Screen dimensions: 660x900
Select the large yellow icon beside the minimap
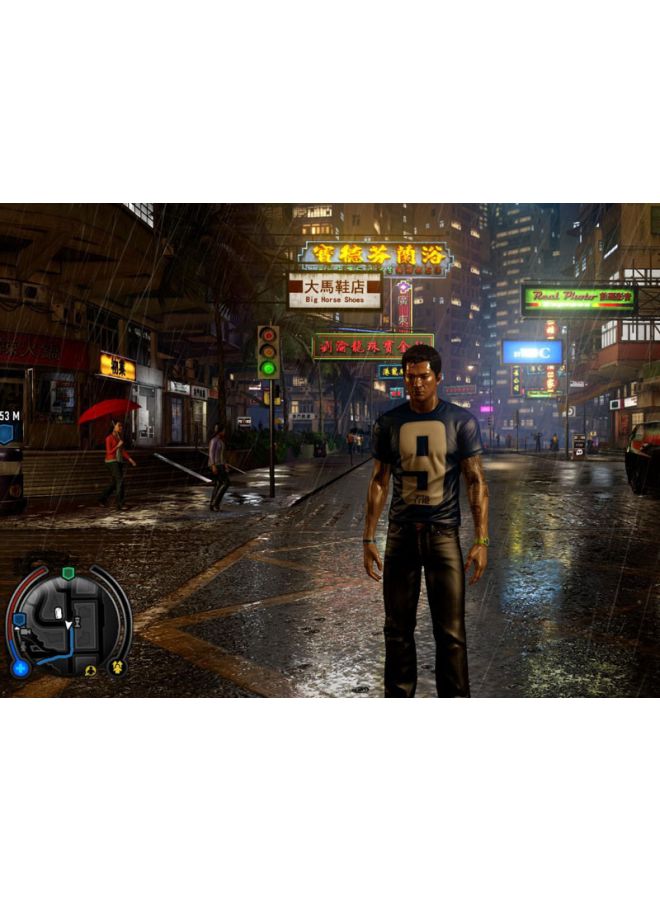(117, 666)
